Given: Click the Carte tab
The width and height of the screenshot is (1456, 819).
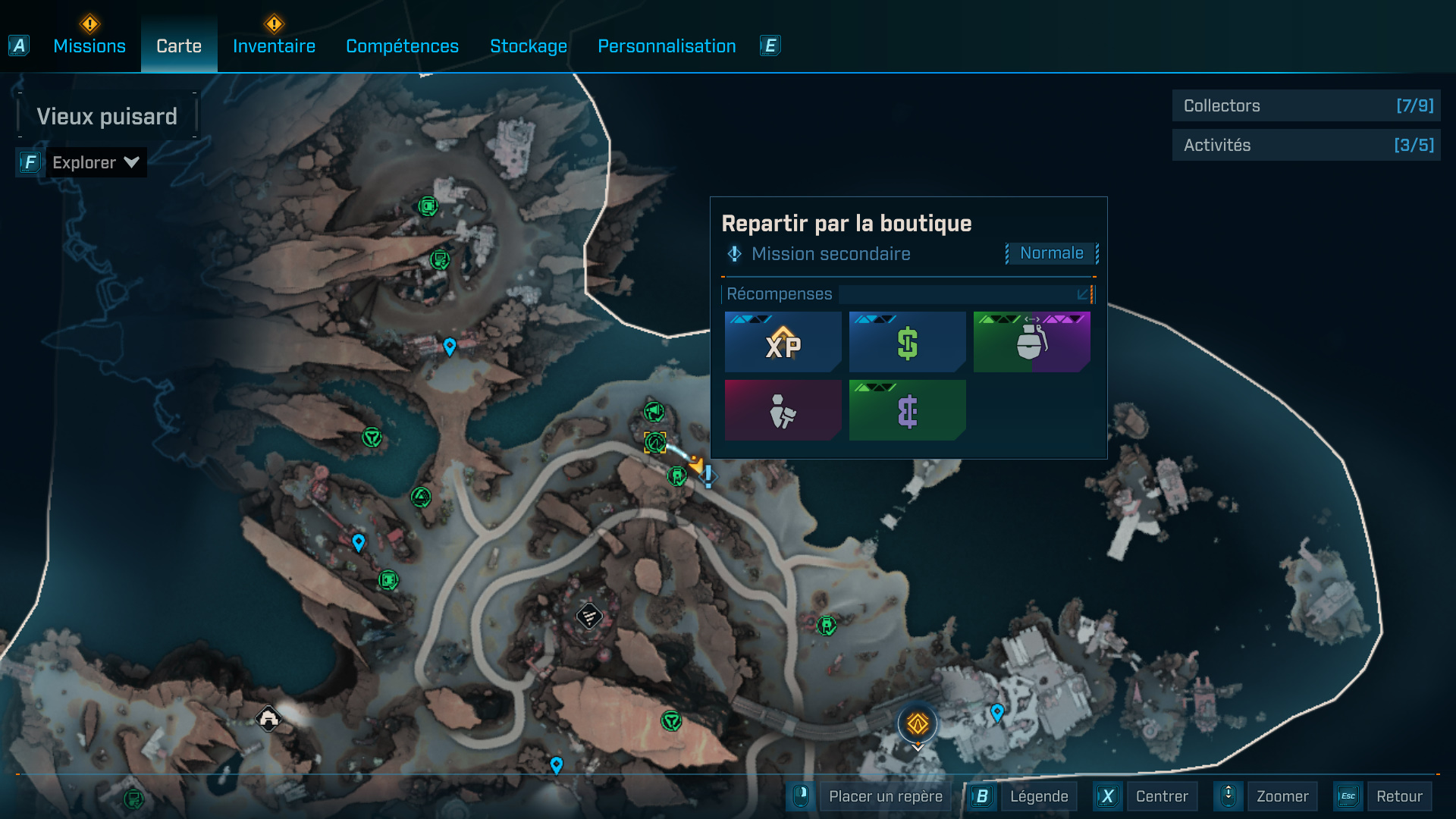Looking at the screenshot, I should (179, 46).
